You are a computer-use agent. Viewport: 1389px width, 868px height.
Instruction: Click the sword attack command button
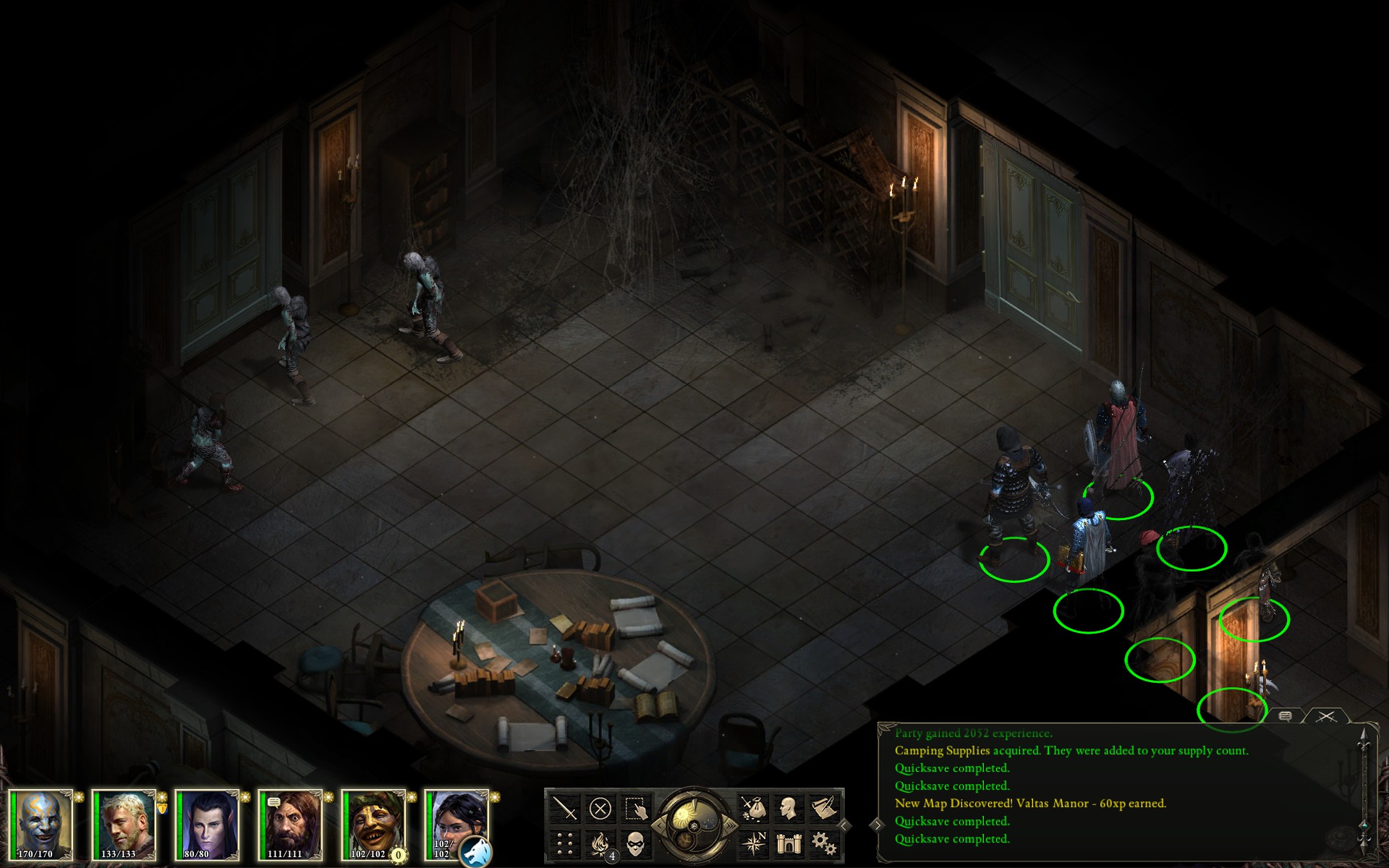point(564,808)
